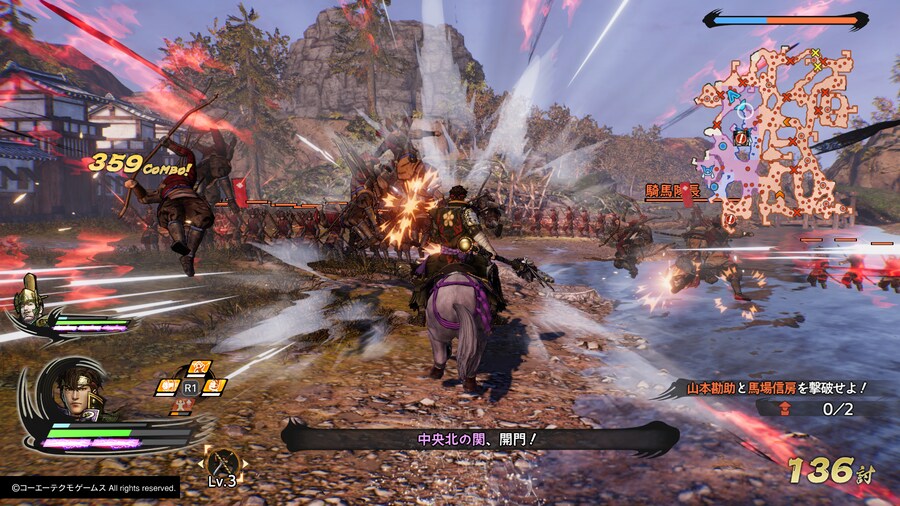Click the yellow X marker on the minimap
Viewport: 900px width, 506px height.
point(816,54)
